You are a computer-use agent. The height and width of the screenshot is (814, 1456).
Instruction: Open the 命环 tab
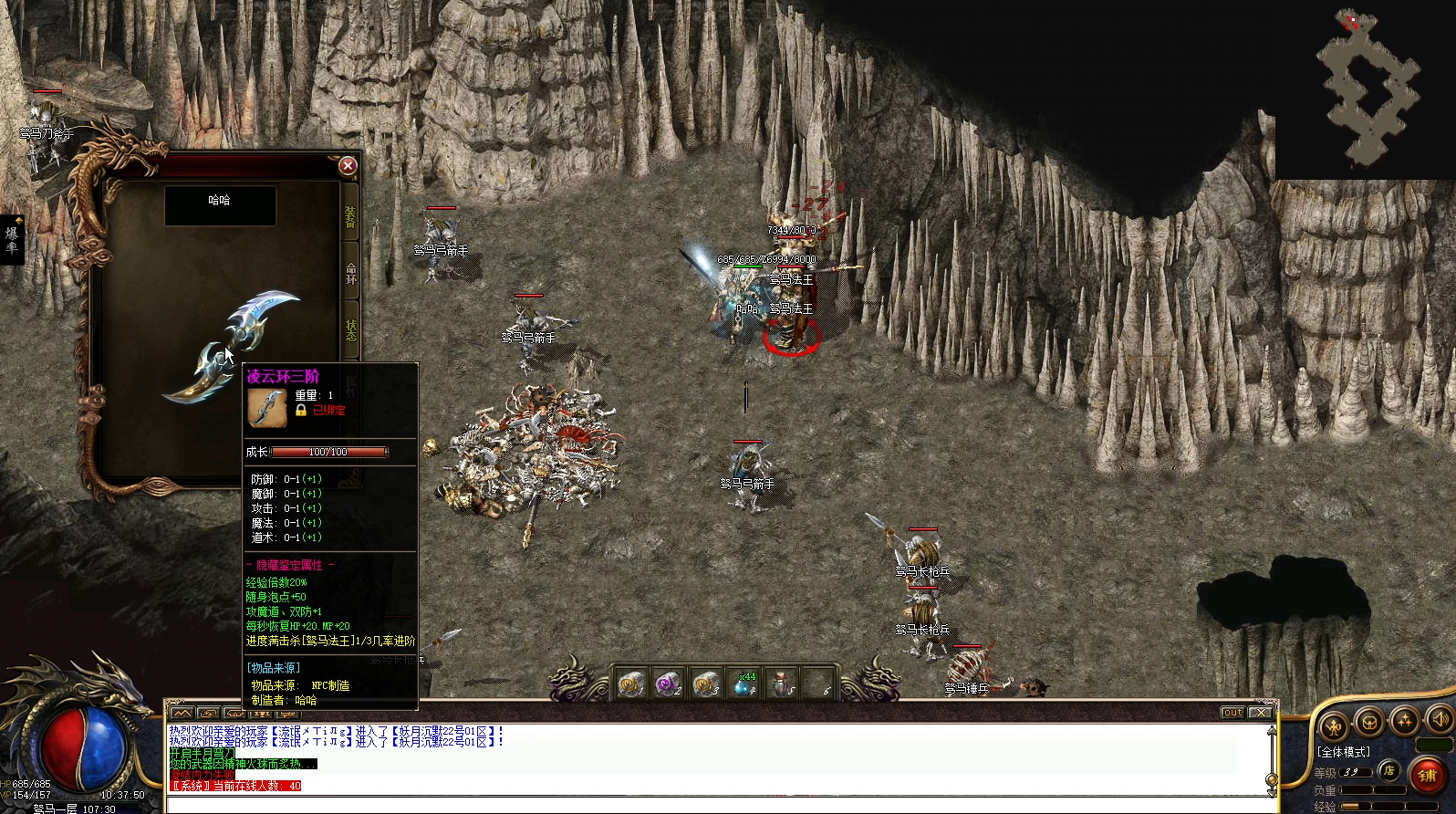[x=351, y=272]
